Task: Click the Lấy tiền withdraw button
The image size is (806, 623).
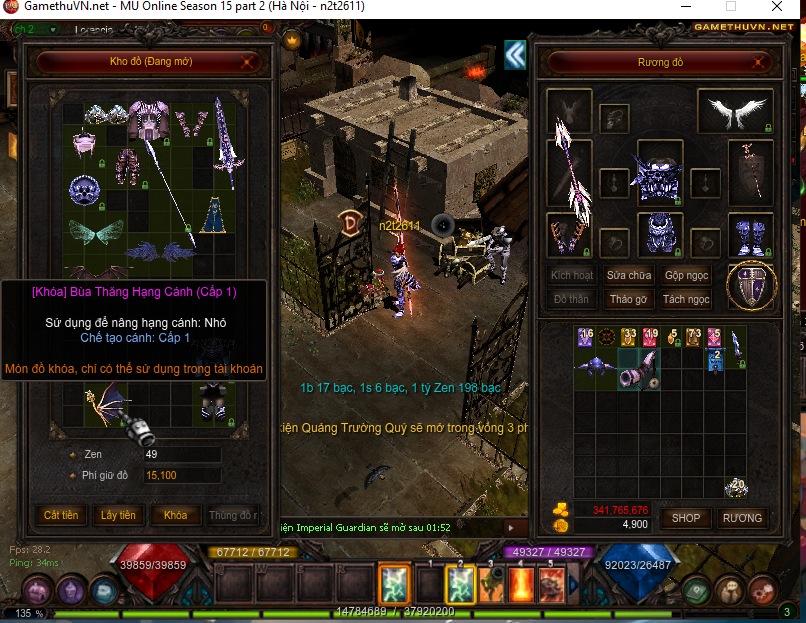Action: pos(118,515)
